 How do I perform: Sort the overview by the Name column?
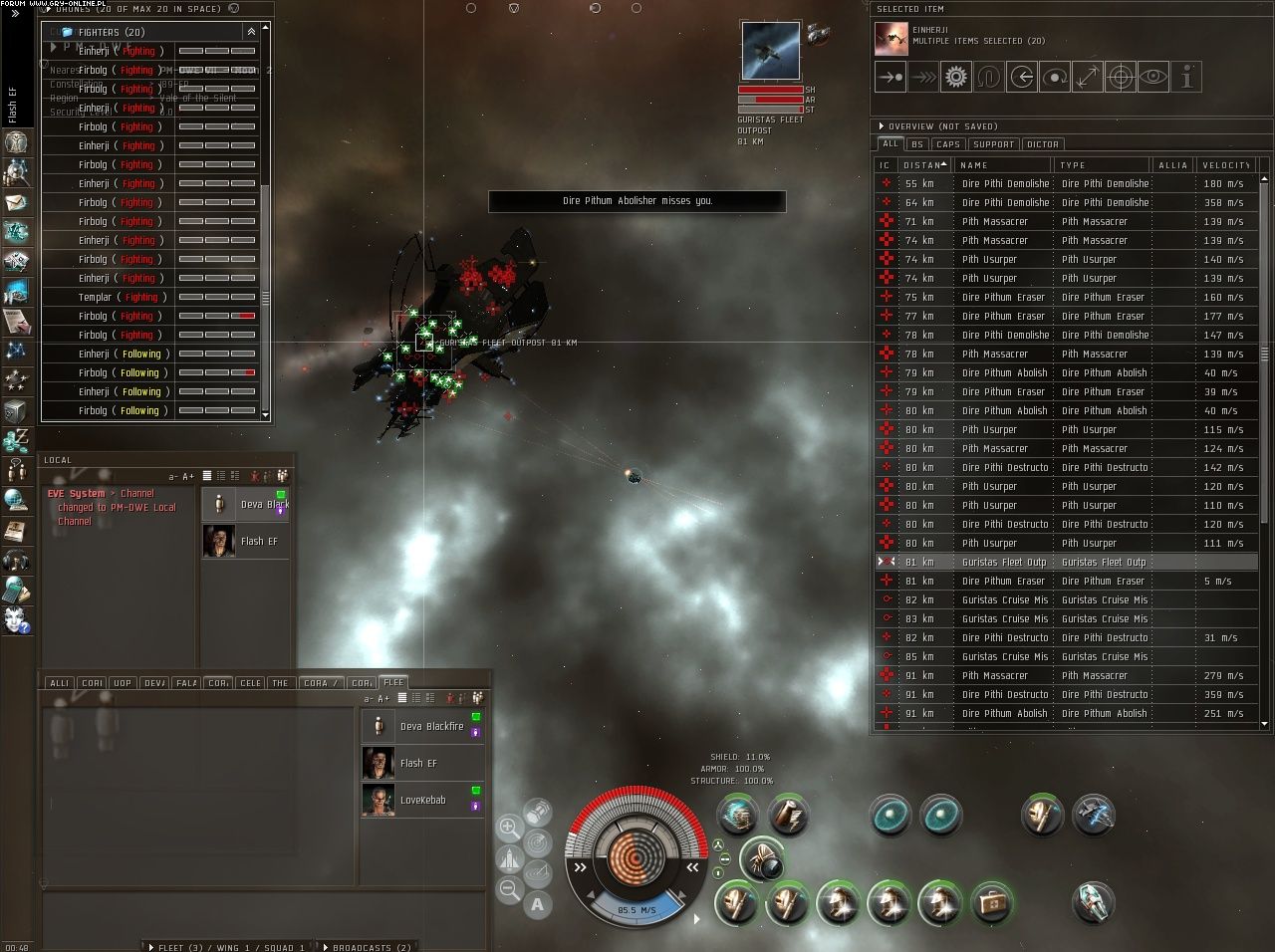(1001, 165)
